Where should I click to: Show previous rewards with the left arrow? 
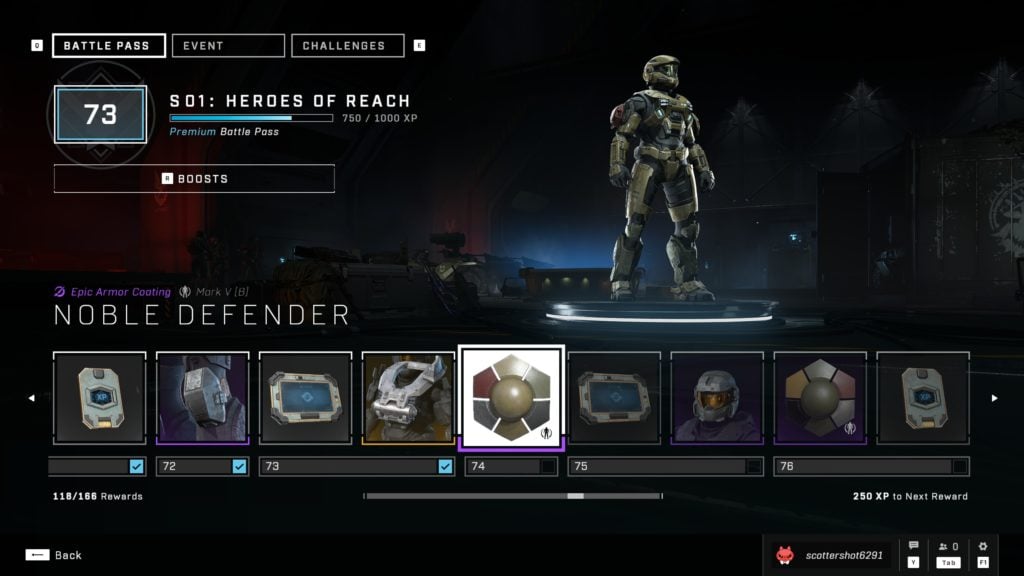click(31, 398)
